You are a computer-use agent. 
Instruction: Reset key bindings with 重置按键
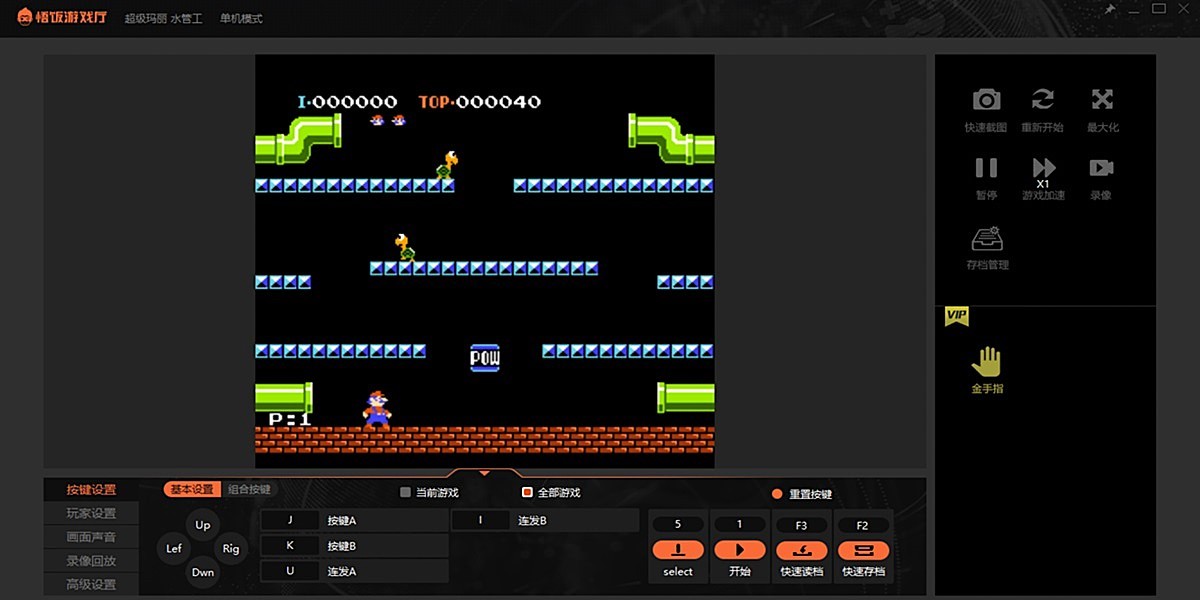[777, 494]
